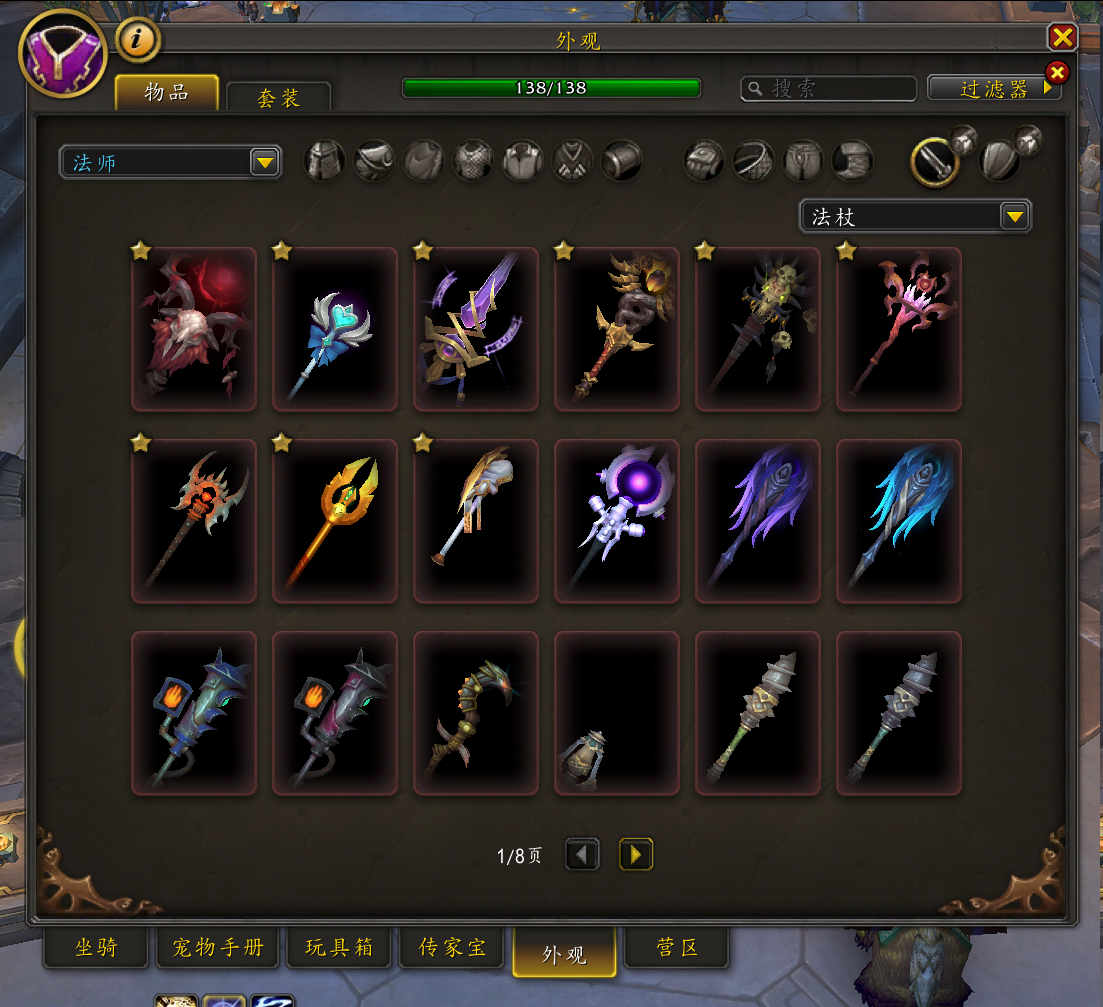Pick the golden flame-tipped staff appearance
Screen dimensions: 1103x1007
335,521
